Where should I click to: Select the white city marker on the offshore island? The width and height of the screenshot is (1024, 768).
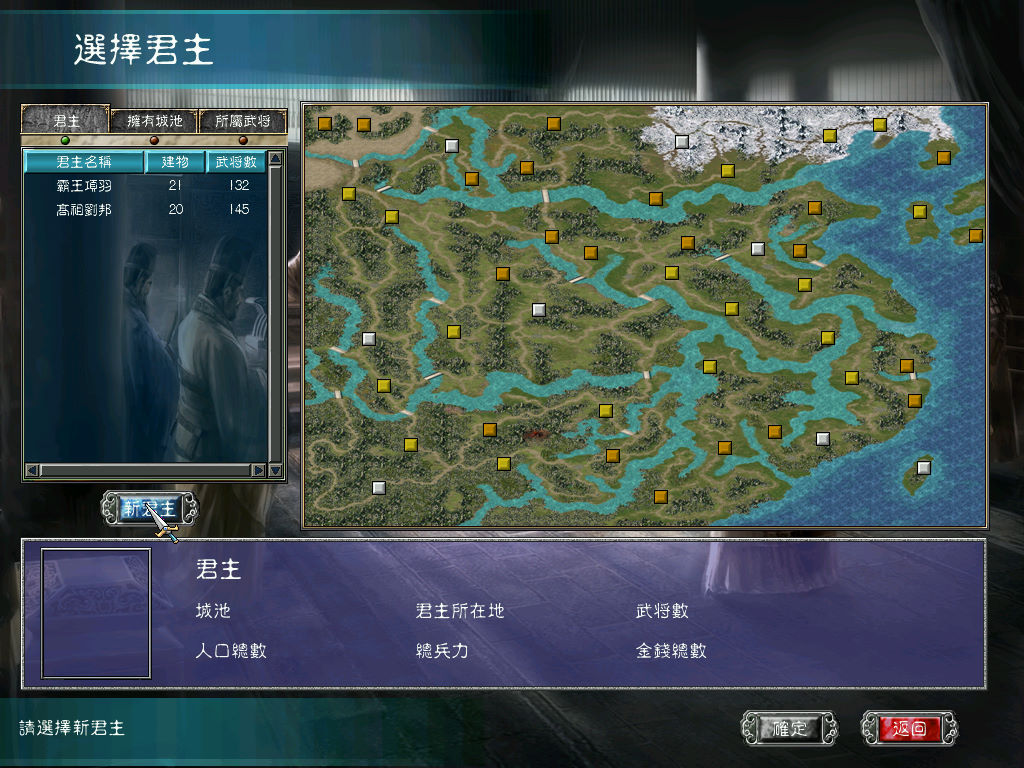click(x=924, y=467)
